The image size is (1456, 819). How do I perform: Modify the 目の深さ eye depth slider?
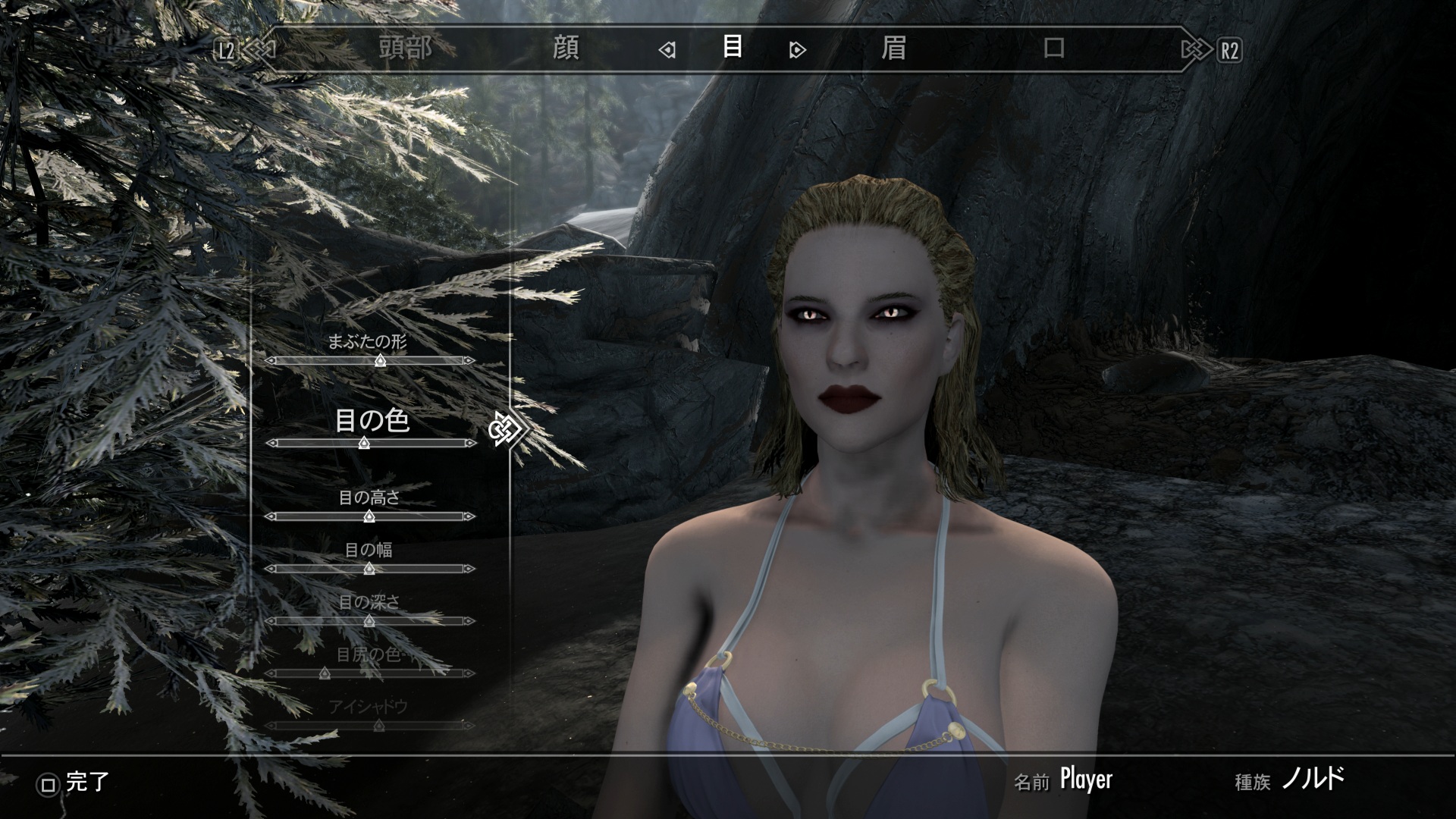click(x=370, y=621)
